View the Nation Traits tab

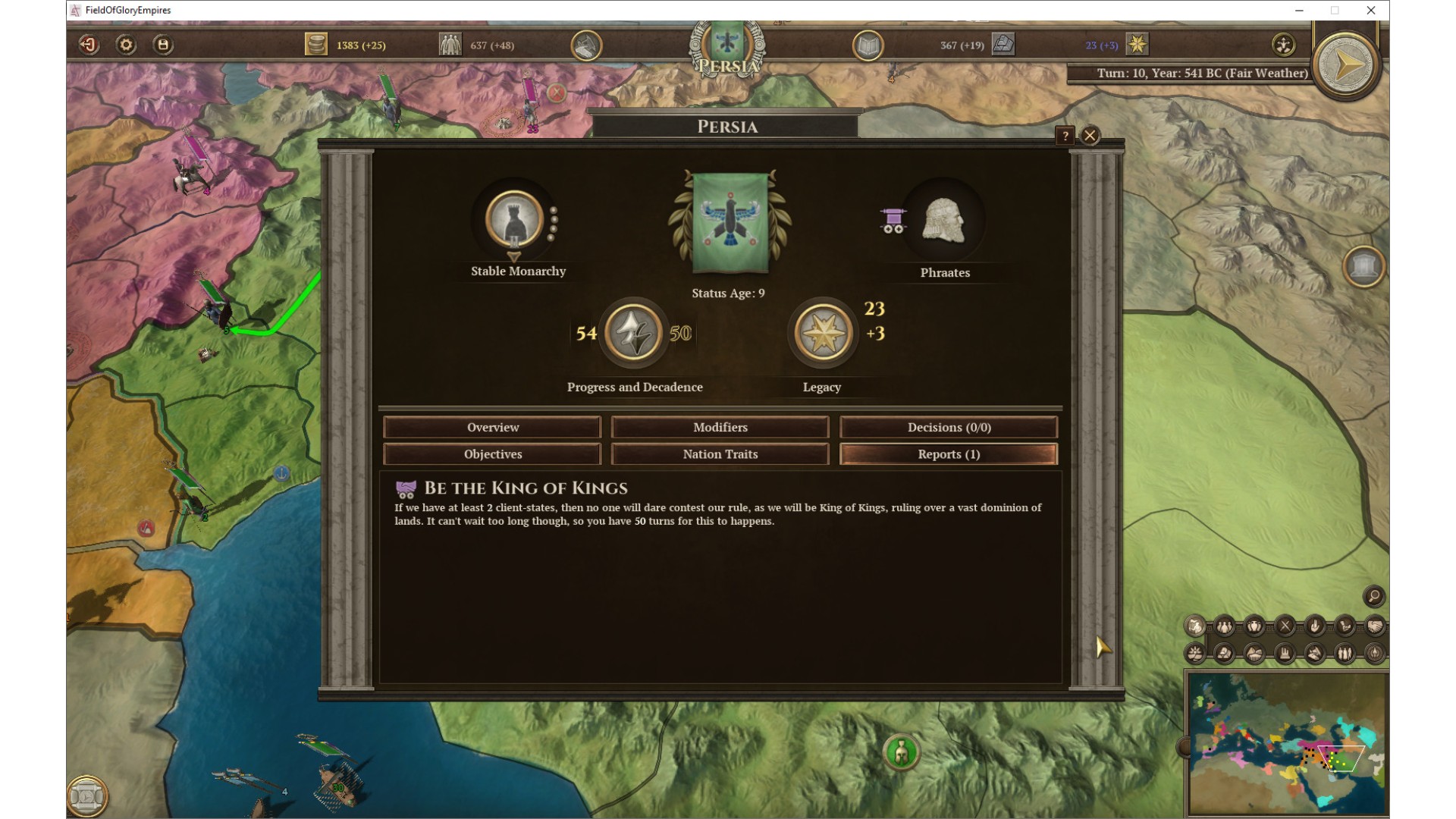tap(720, 454)
